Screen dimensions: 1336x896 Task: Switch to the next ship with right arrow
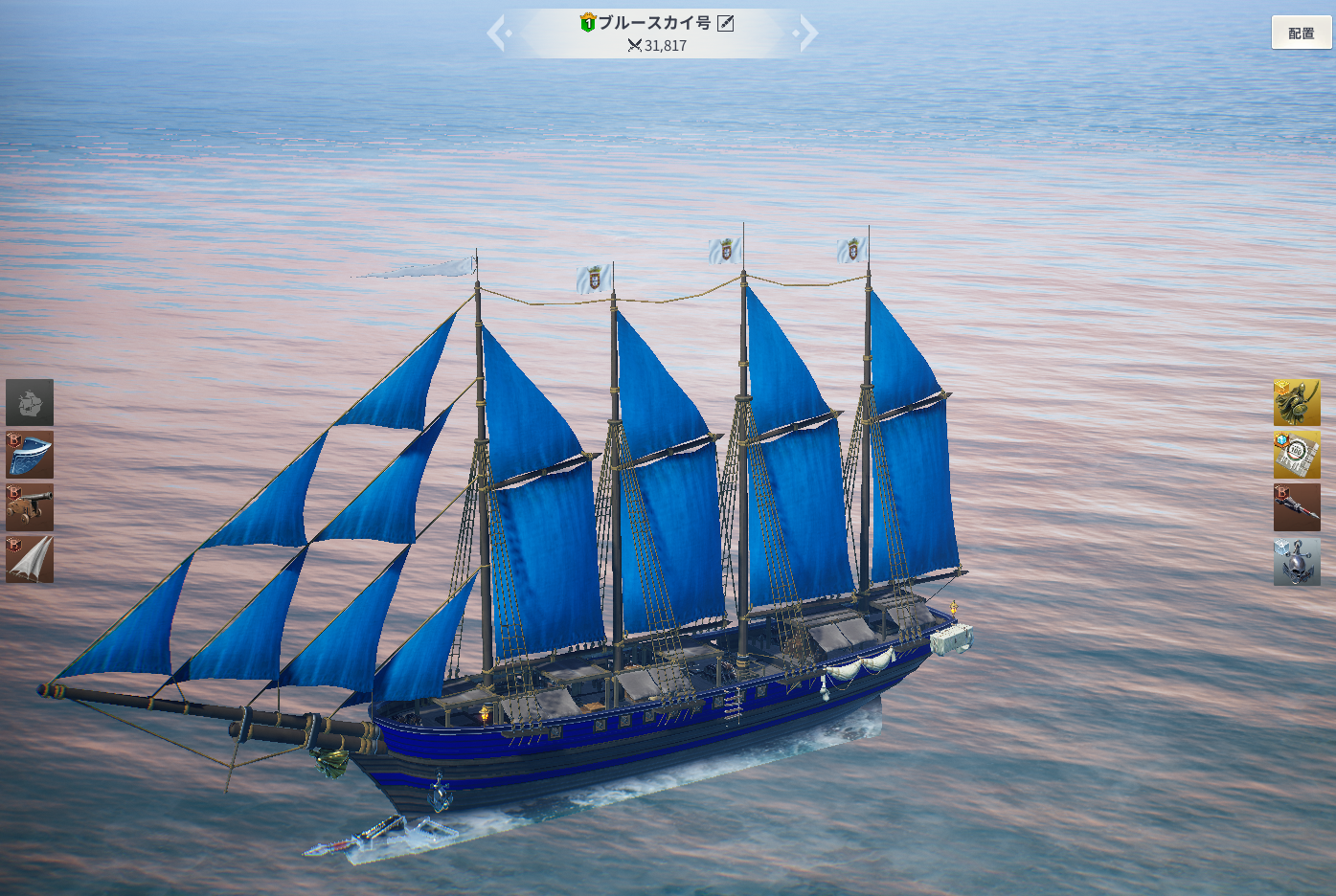click(x=808, y=34)
